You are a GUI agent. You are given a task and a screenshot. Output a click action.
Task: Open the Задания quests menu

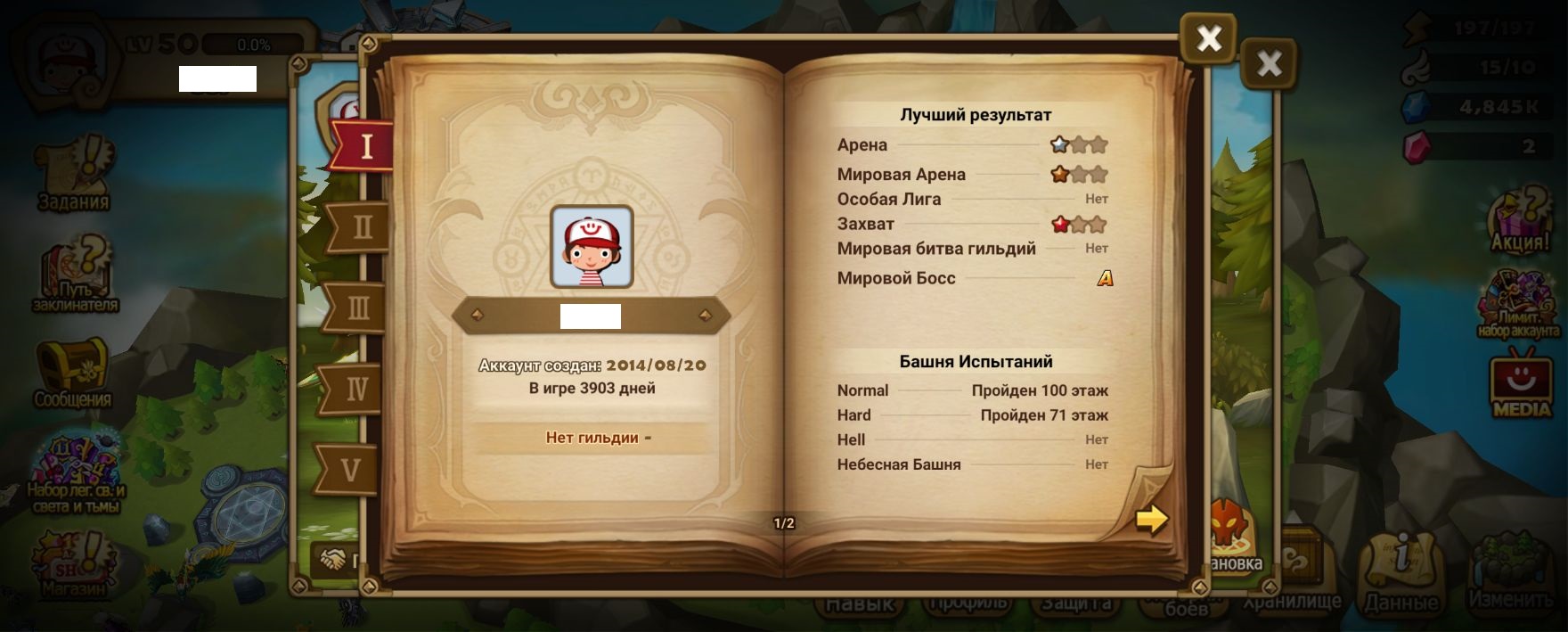74,174
